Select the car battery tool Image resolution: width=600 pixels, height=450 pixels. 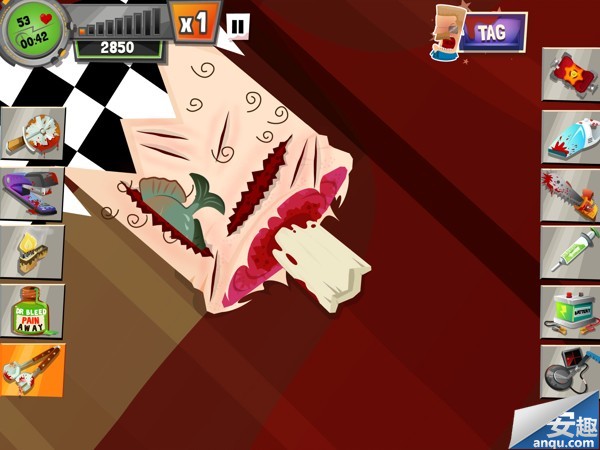571,311
